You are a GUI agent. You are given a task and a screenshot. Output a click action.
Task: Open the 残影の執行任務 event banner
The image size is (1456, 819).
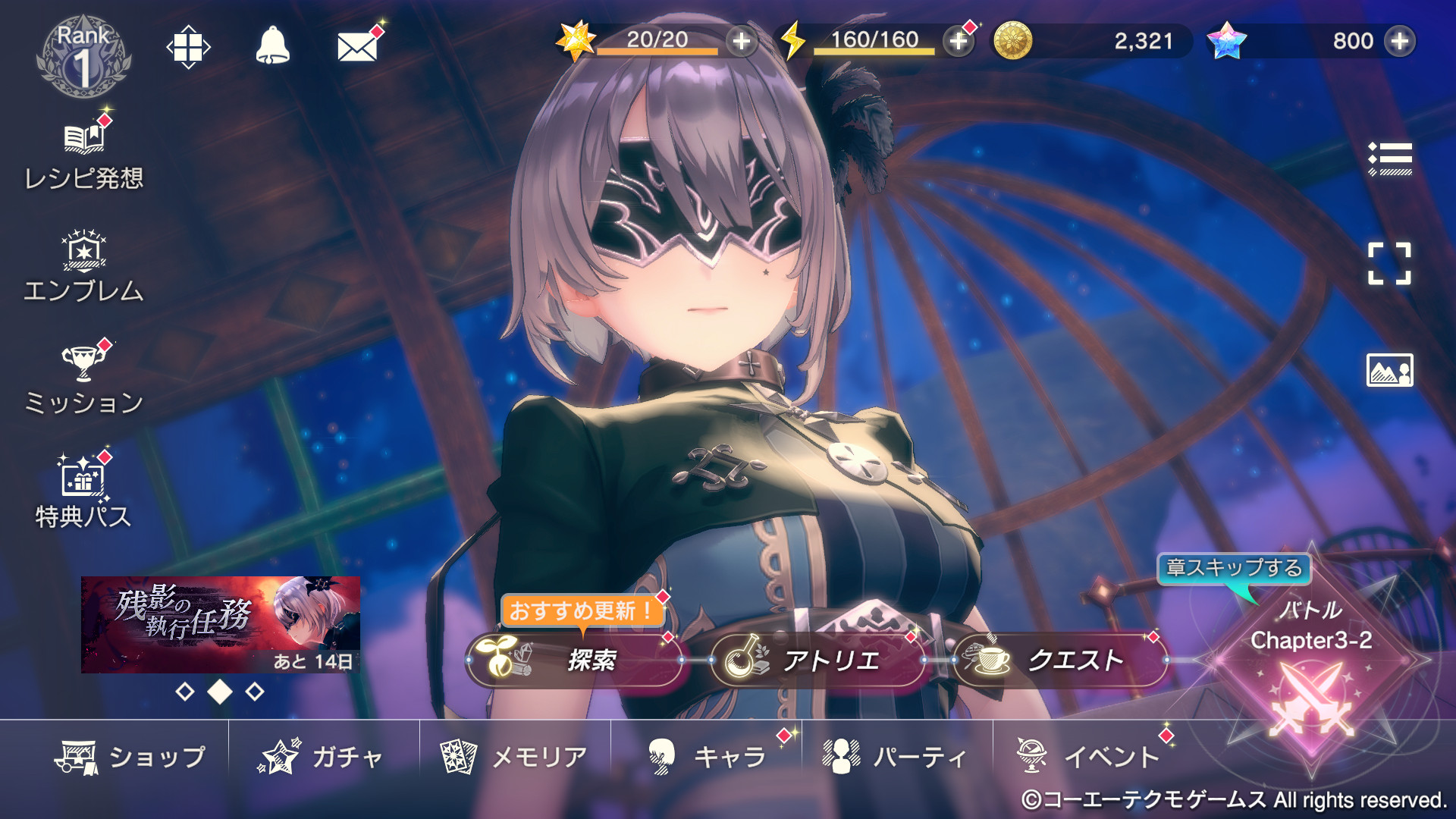coord(221,624)
